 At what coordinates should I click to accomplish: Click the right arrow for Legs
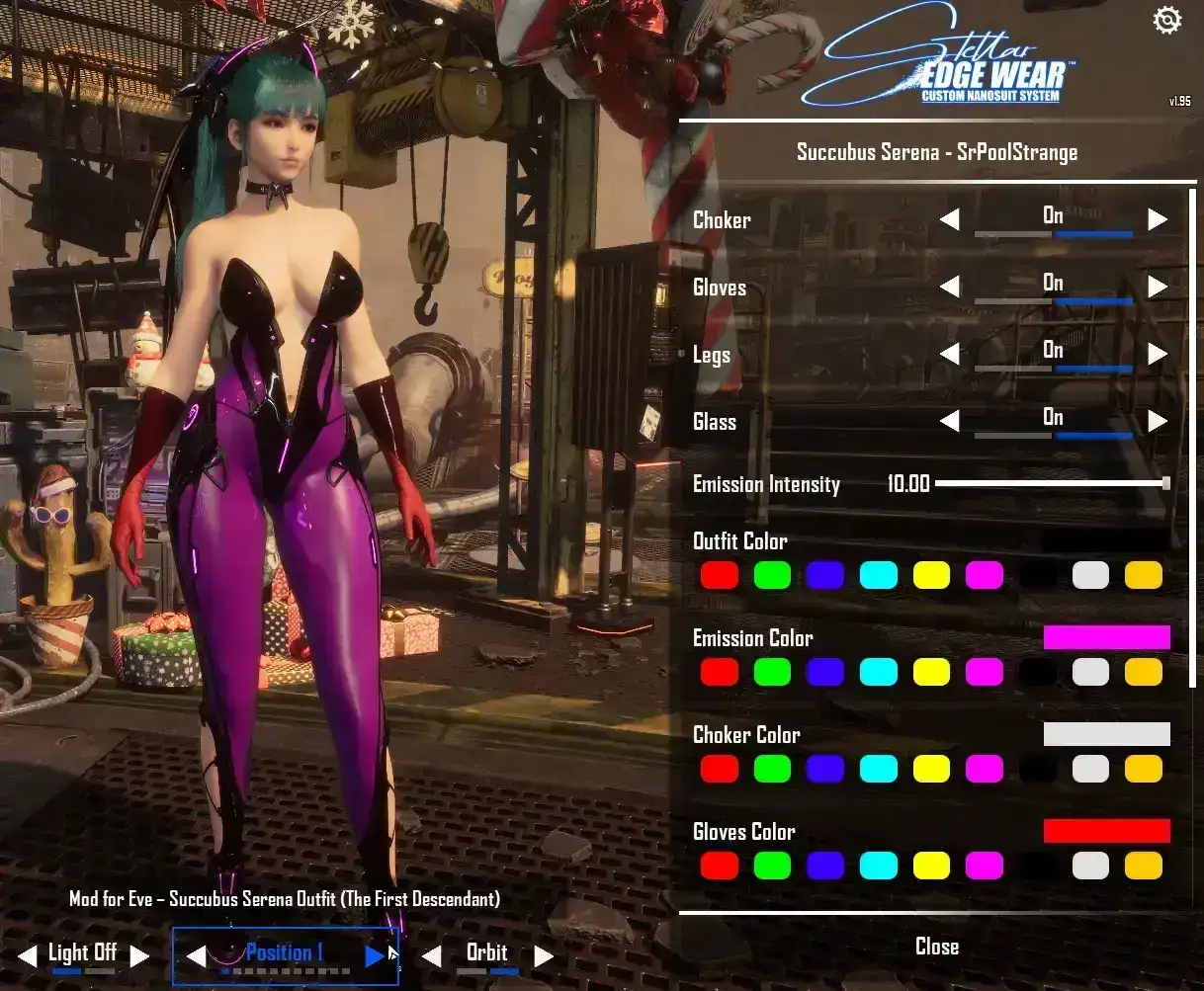tap(1158, 354)
